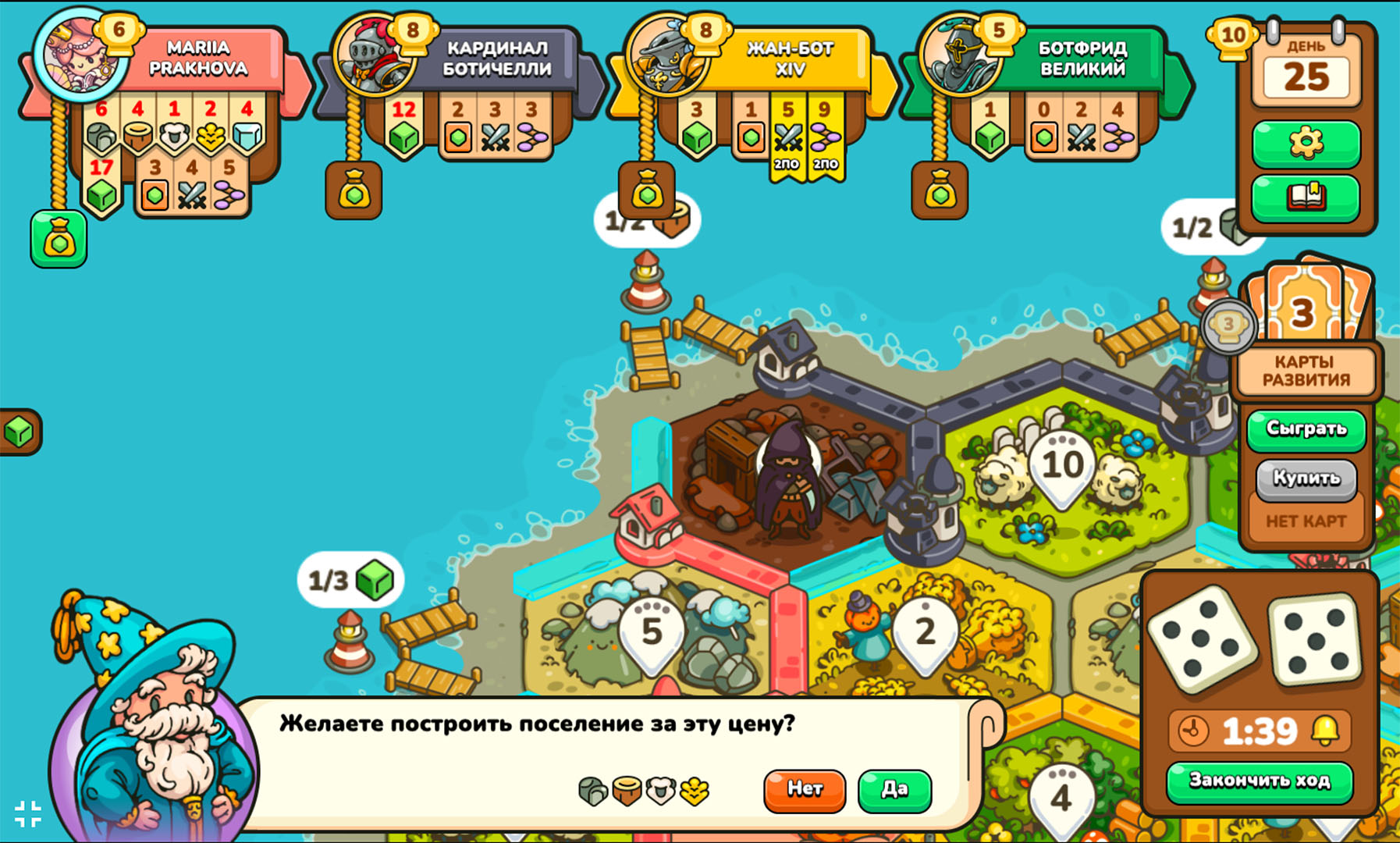This screenshot has width=1400, height=843.
Task: Click Ботфрид Великий's money bag icon
Action: (940, 191)
